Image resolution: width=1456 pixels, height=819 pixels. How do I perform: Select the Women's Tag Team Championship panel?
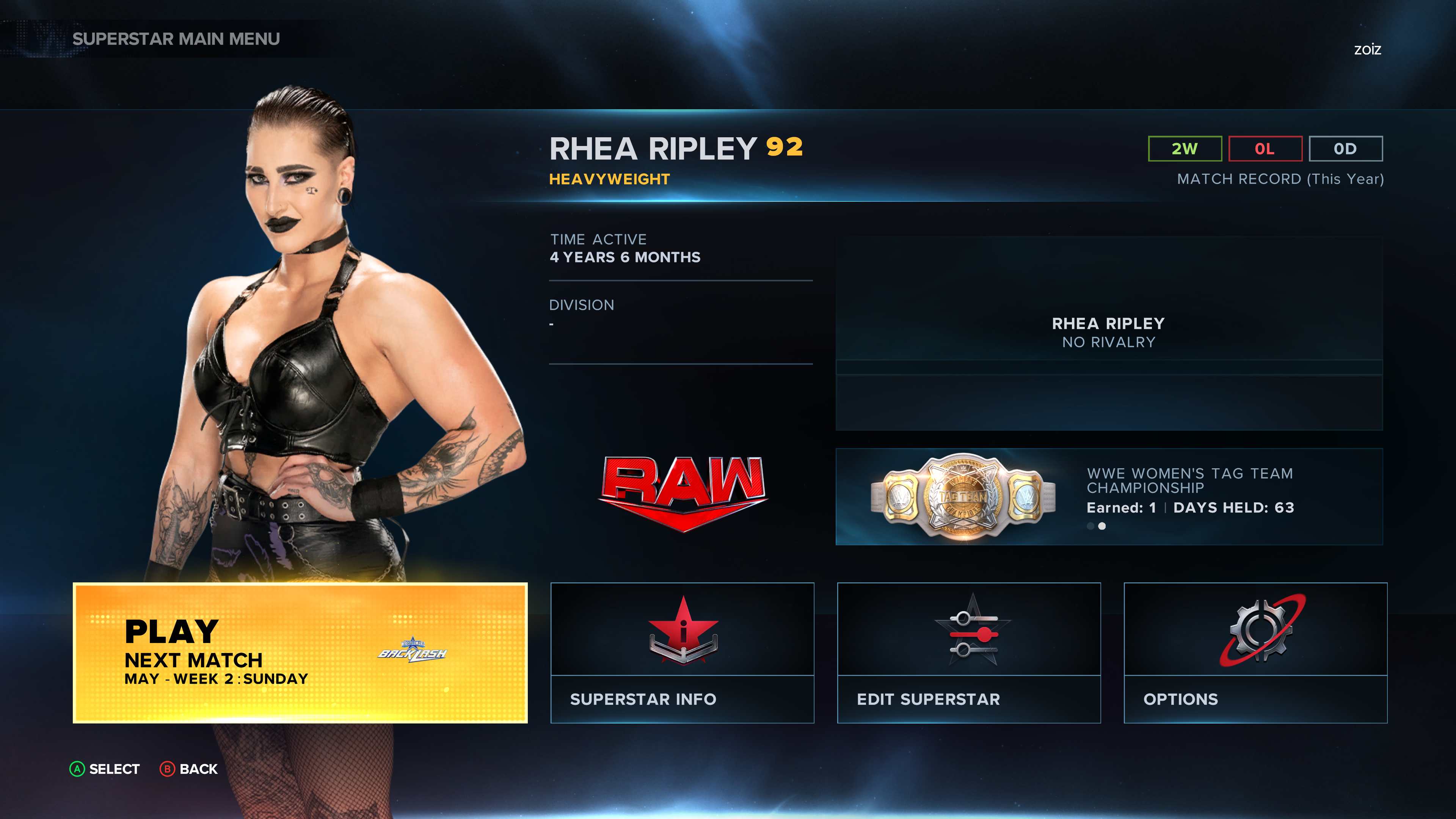click(x=1109, y=497)
